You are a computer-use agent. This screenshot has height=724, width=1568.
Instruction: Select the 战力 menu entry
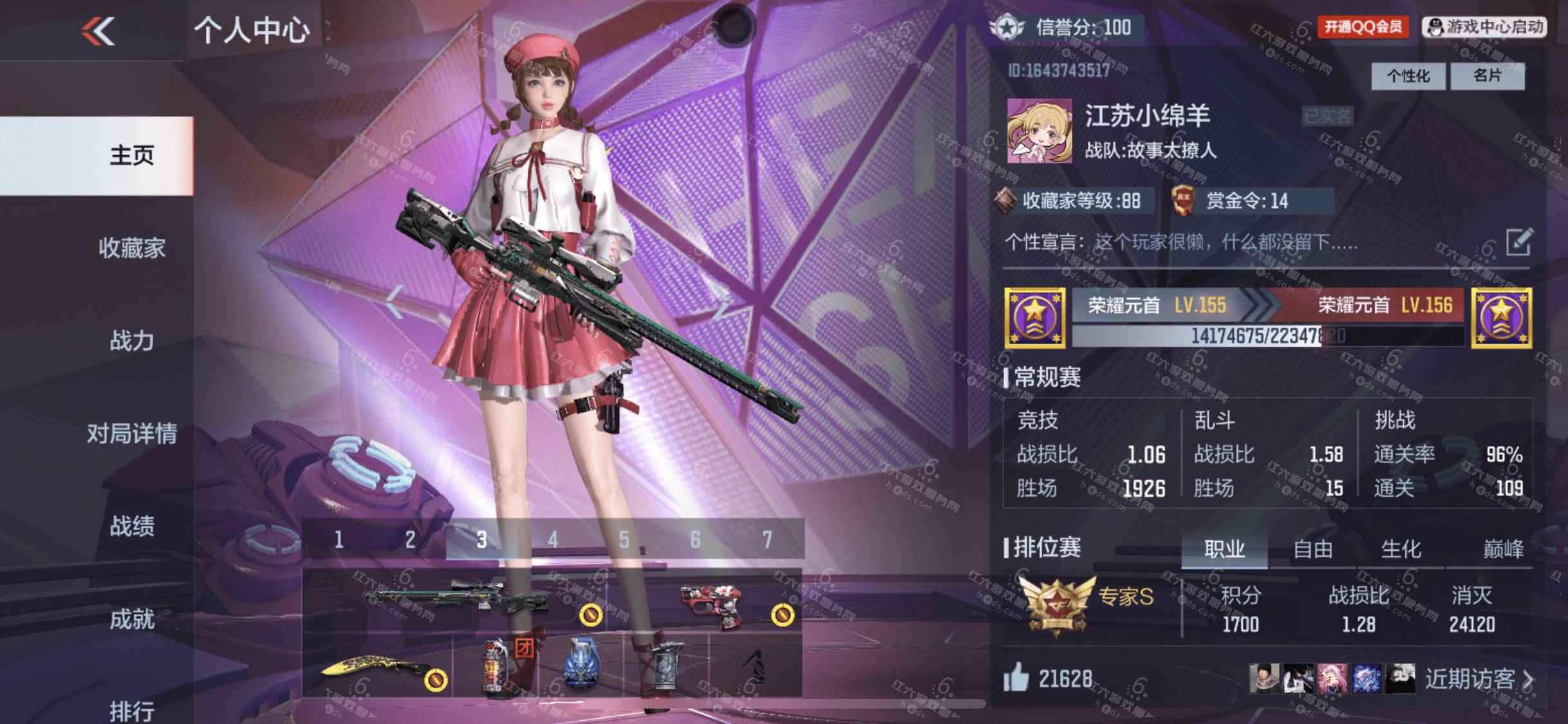pyautogui.click(x=131, y=340)
